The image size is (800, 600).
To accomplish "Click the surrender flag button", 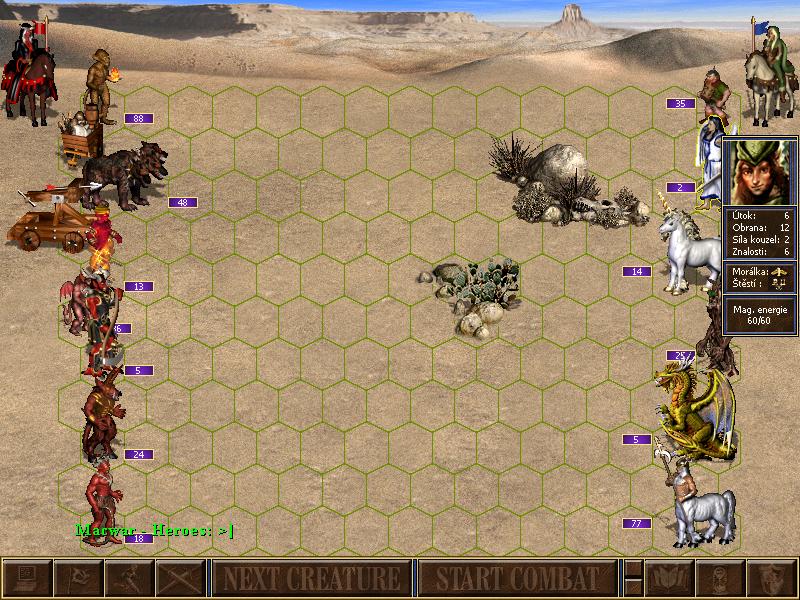I will pos(78,578).
